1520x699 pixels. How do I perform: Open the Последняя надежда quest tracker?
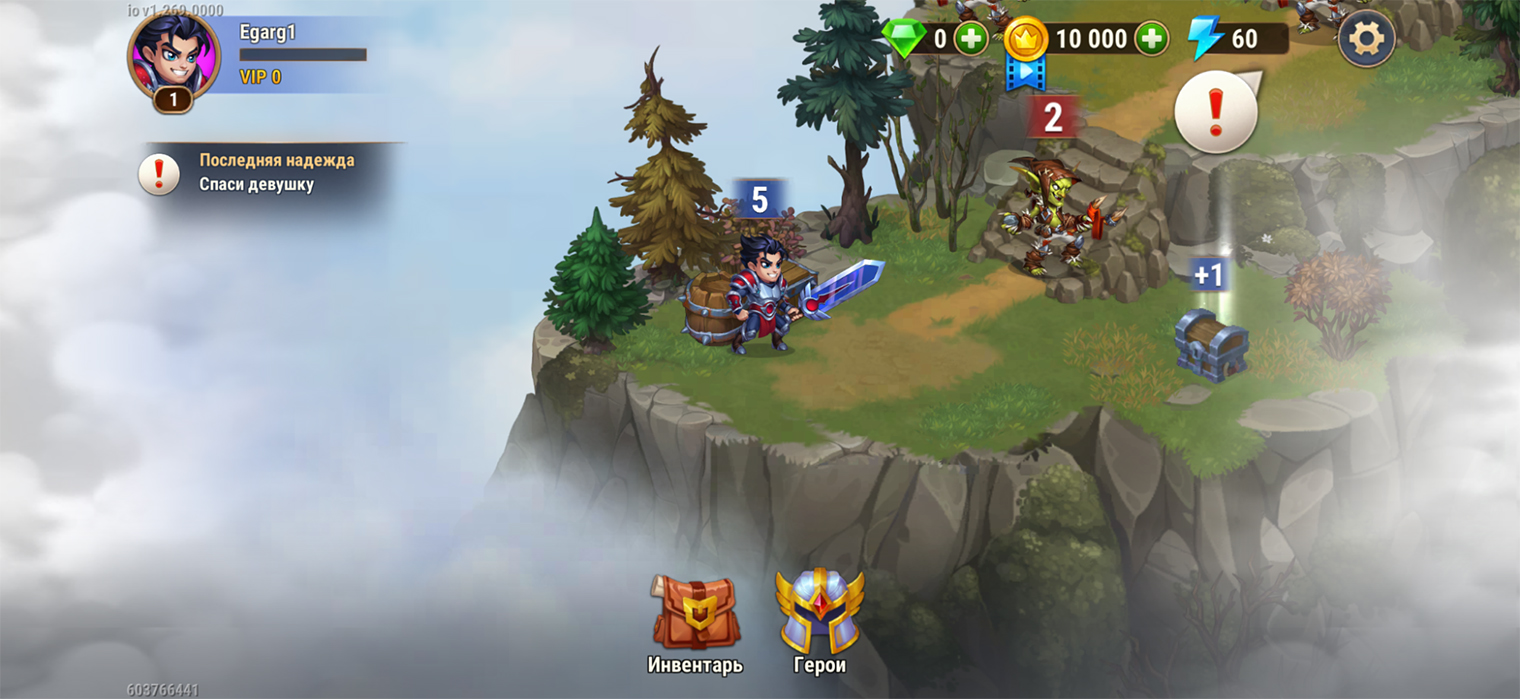point(270,172)
